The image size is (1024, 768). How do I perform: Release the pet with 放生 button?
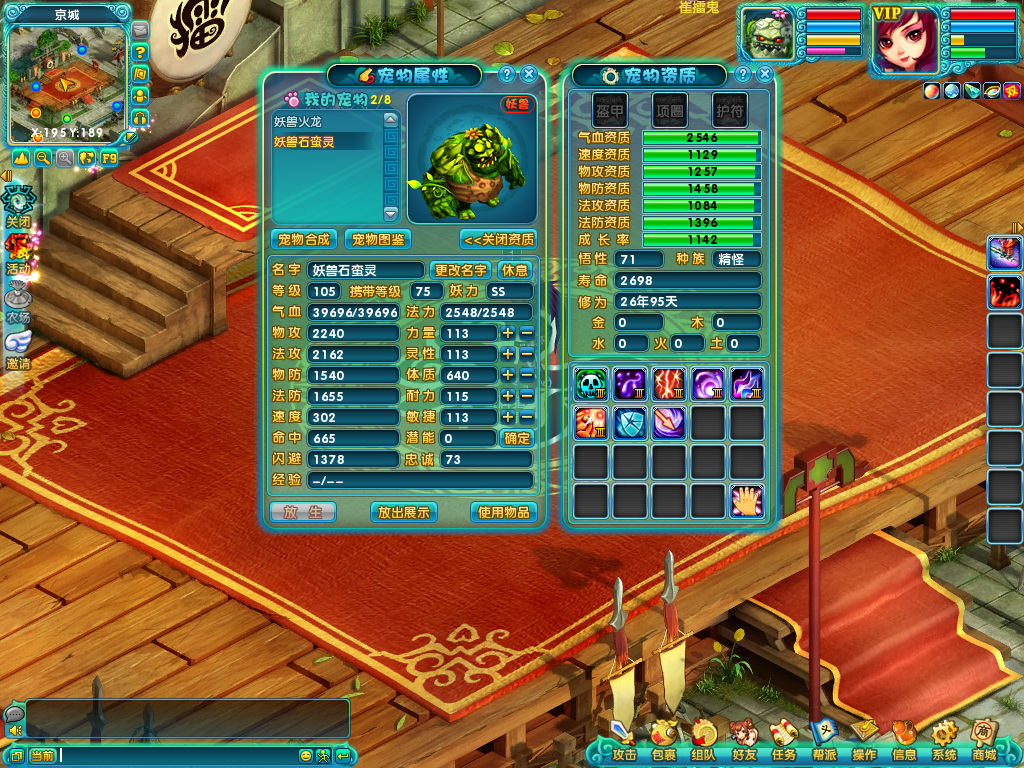pos(303,512)
